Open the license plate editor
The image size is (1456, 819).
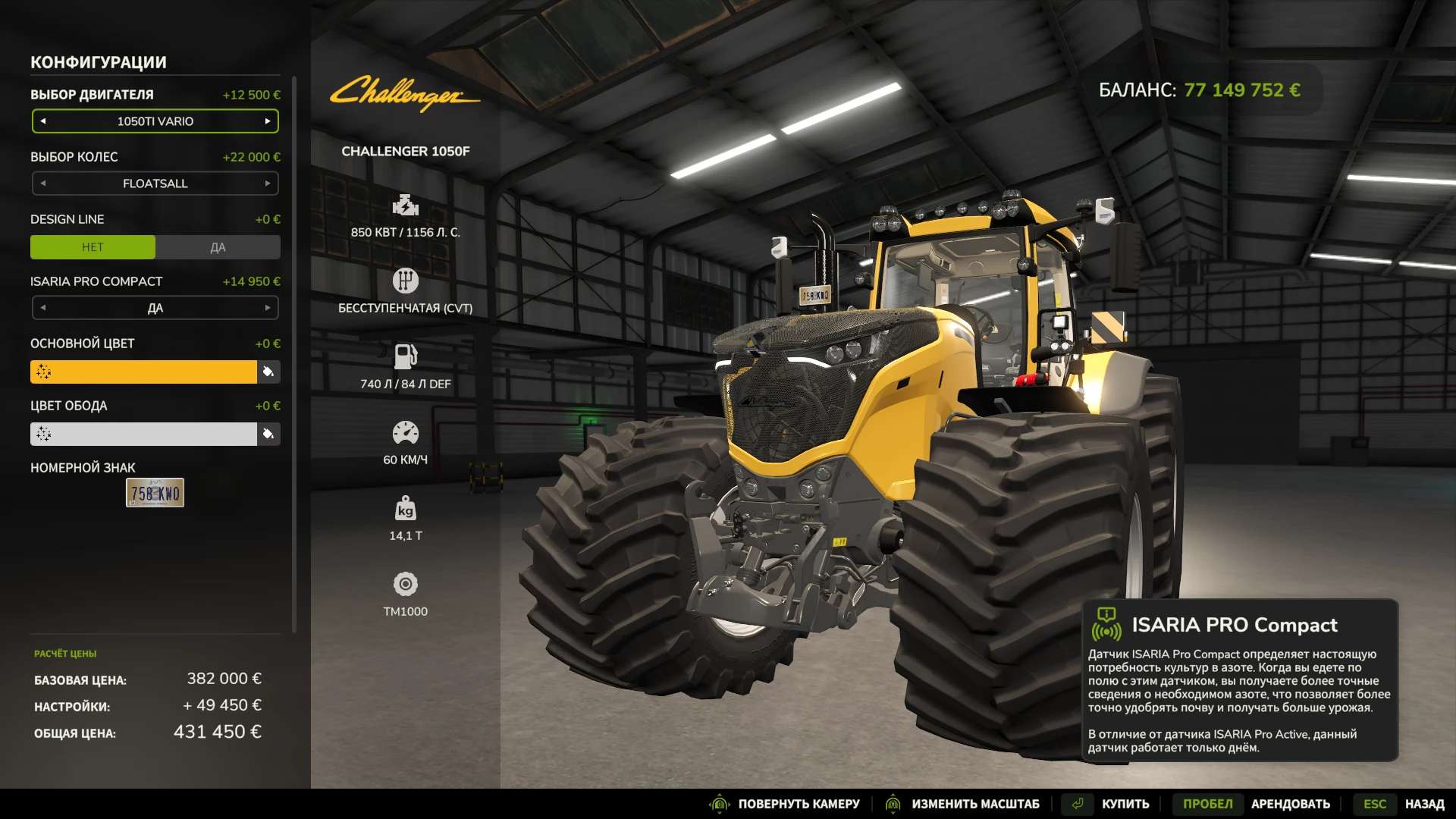click(155, 493)
